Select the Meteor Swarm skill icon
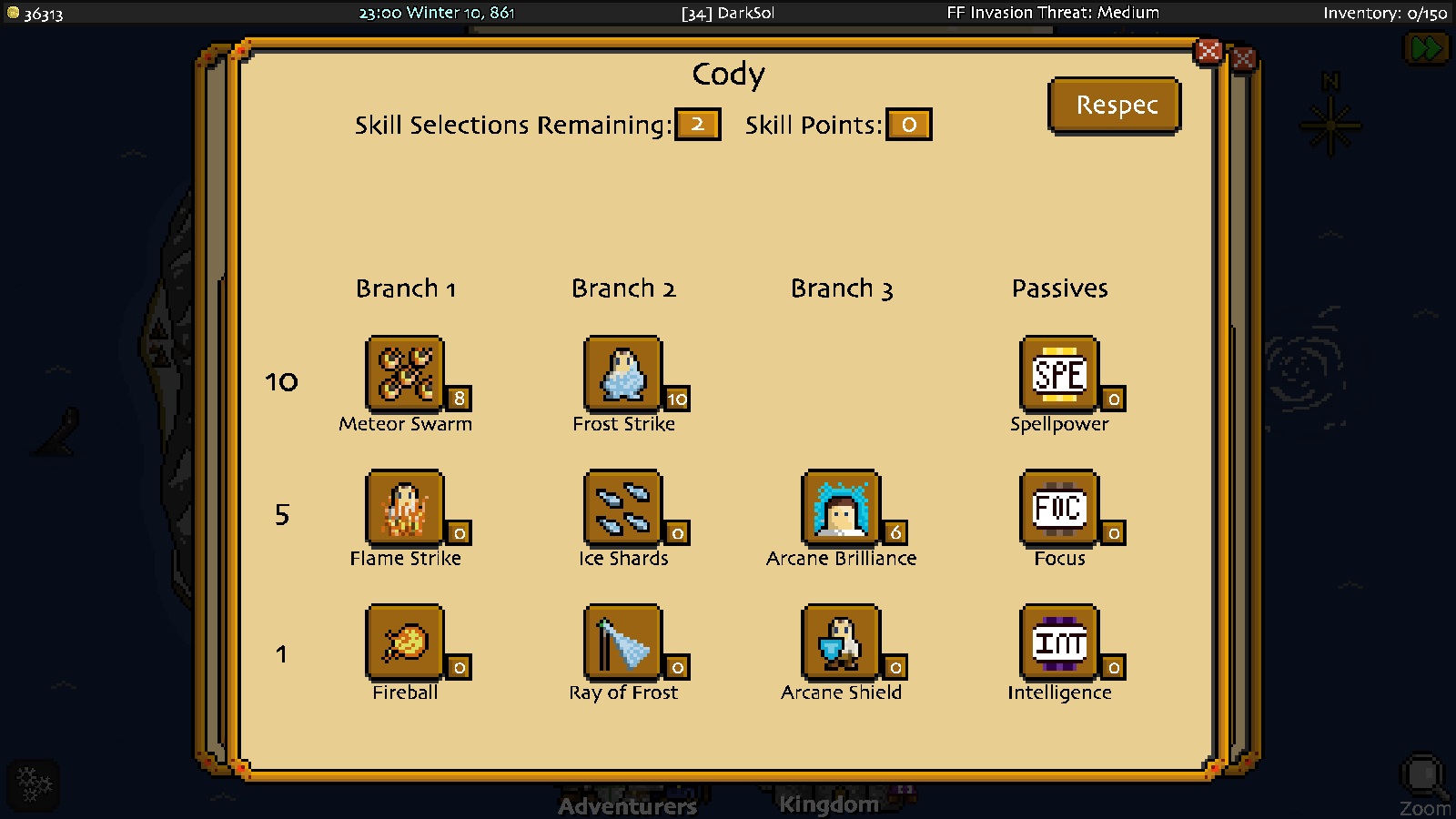 pos(405,372)
